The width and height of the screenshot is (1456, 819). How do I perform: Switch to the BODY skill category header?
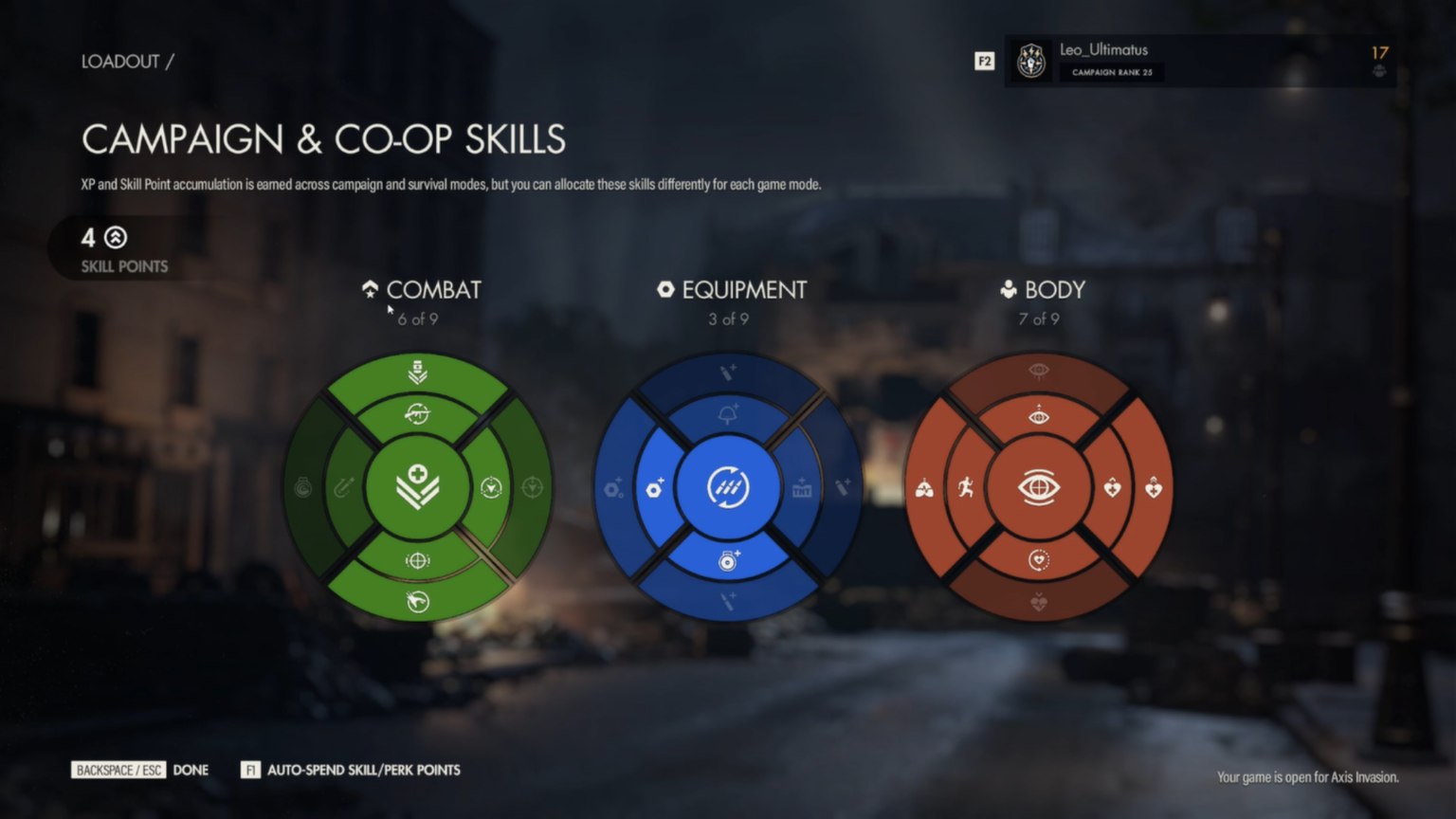point(1054,290)
